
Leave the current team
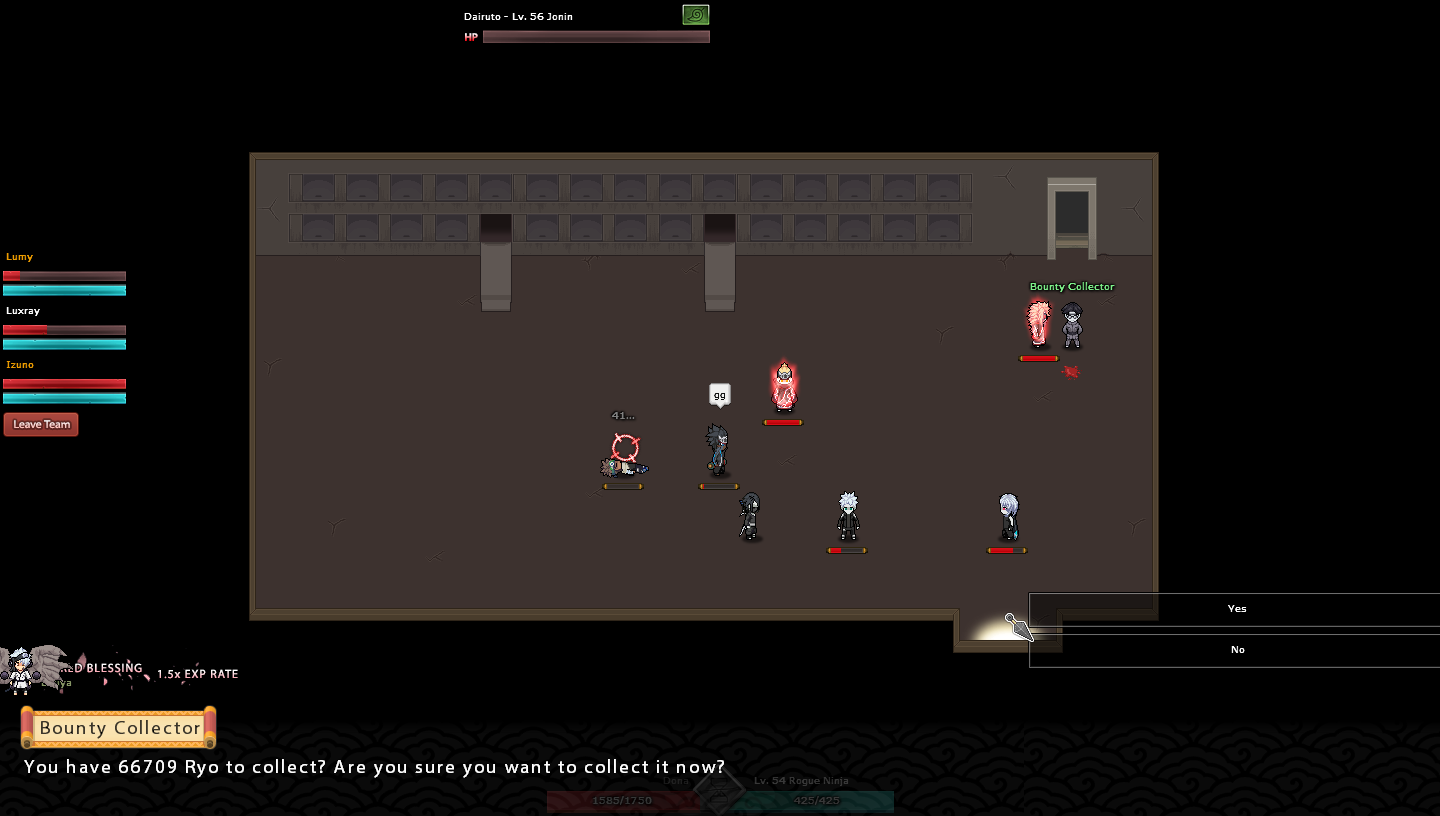coord(41,425)
